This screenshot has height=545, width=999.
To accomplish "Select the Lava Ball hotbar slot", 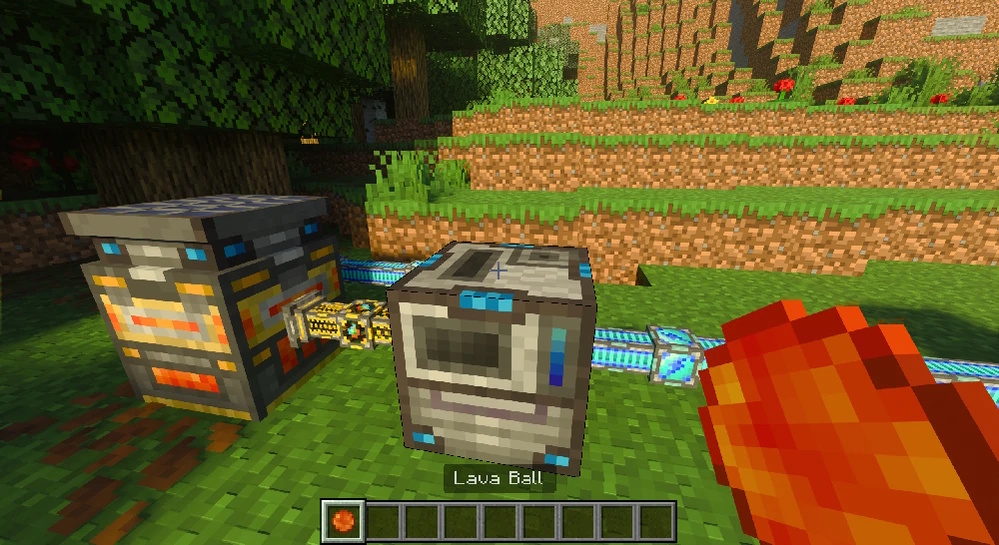I will [342, 521].
